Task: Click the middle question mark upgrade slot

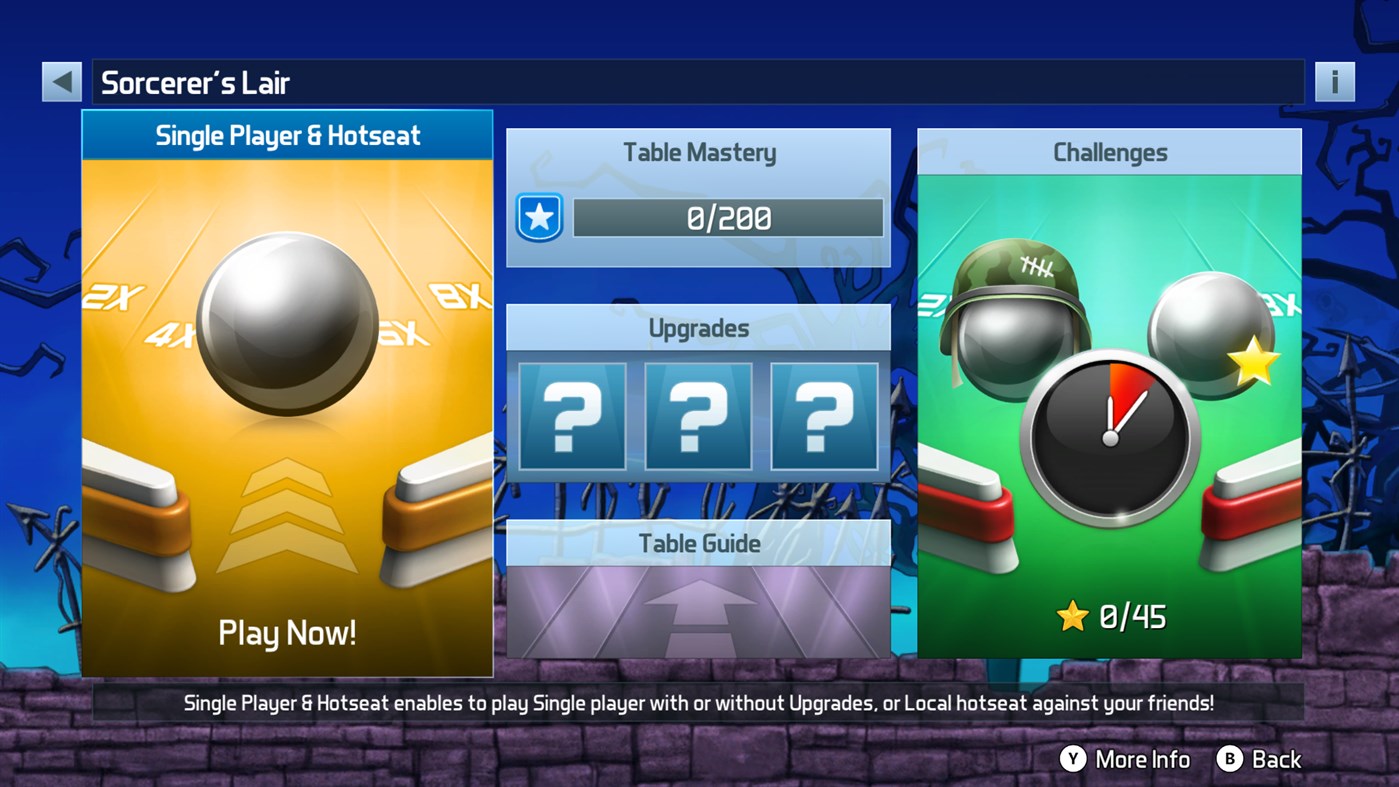Action: click(x=697, y=417)
